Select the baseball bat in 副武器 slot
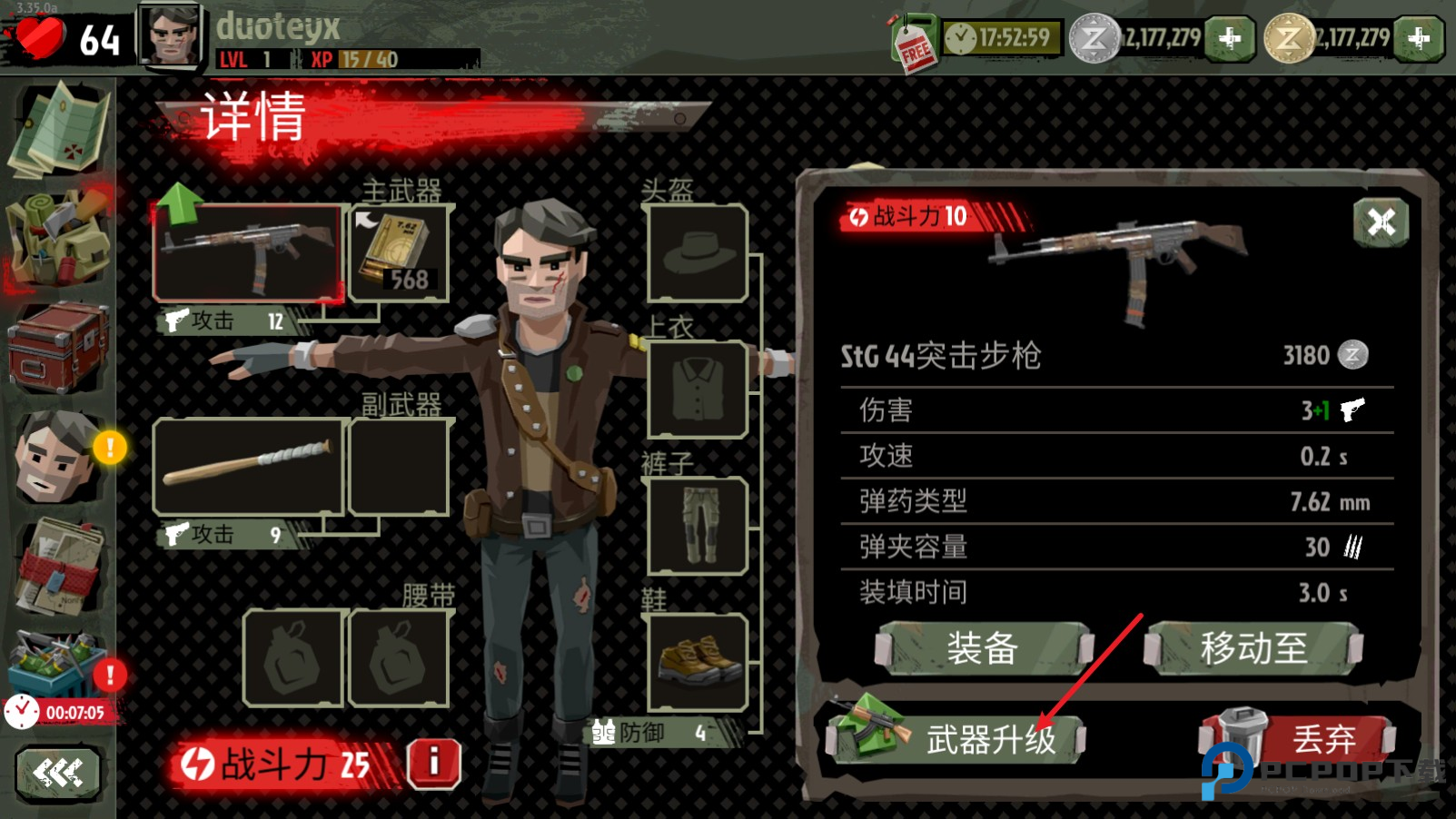This screenshot has width=1456, height=819. pos(247,465)
